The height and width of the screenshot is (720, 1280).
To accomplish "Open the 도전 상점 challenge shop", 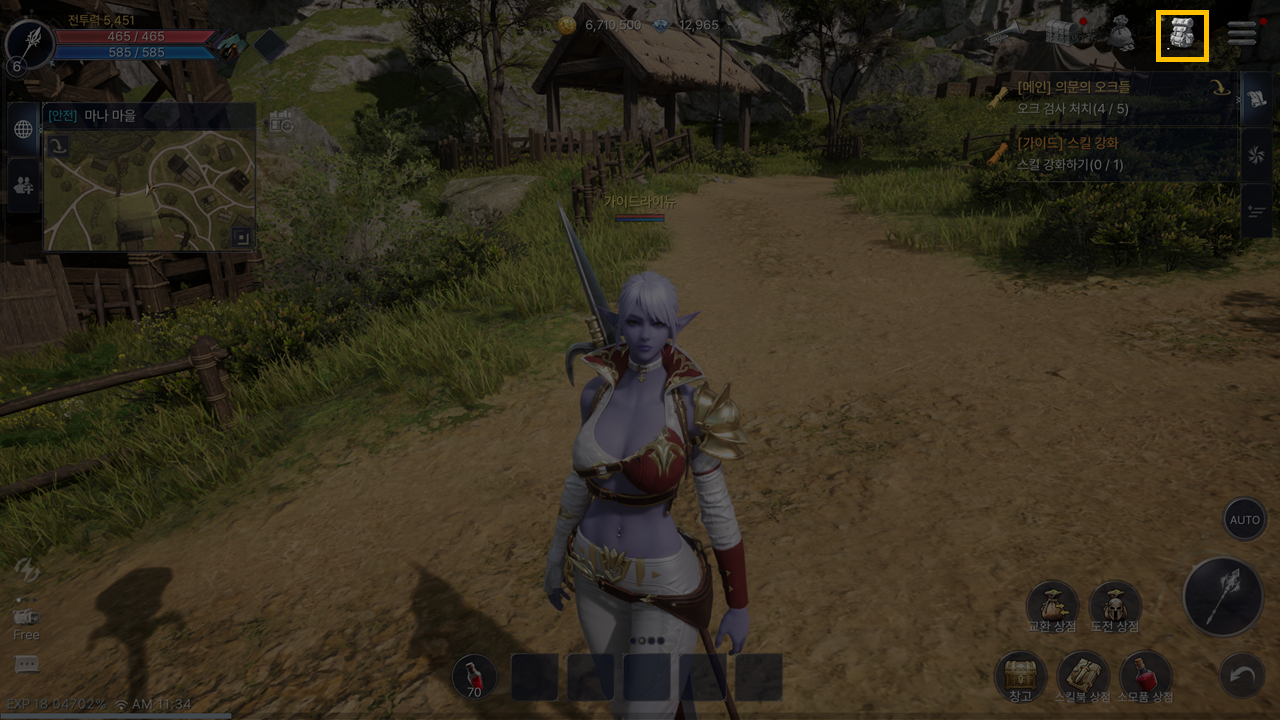I will click(1115, 605).
